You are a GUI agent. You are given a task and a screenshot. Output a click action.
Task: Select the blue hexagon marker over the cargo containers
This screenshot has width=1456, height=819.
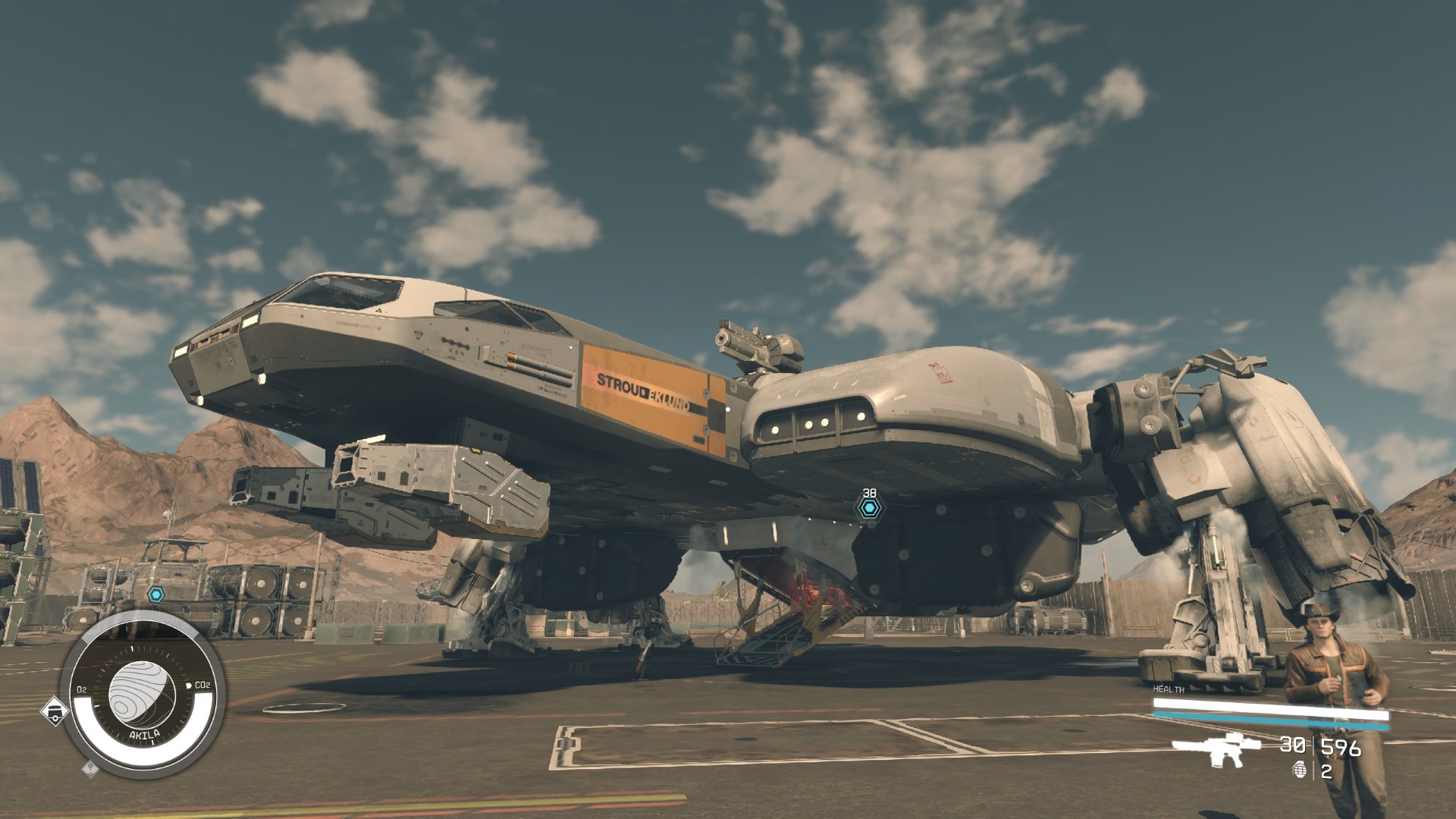point(156,595)
